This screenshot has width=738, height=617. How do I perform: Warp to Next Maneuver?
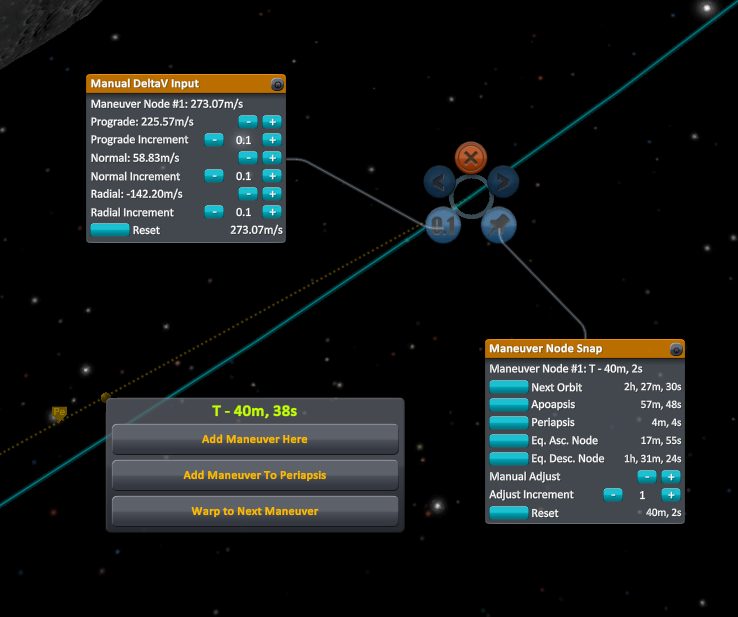(x=255, y=511)
